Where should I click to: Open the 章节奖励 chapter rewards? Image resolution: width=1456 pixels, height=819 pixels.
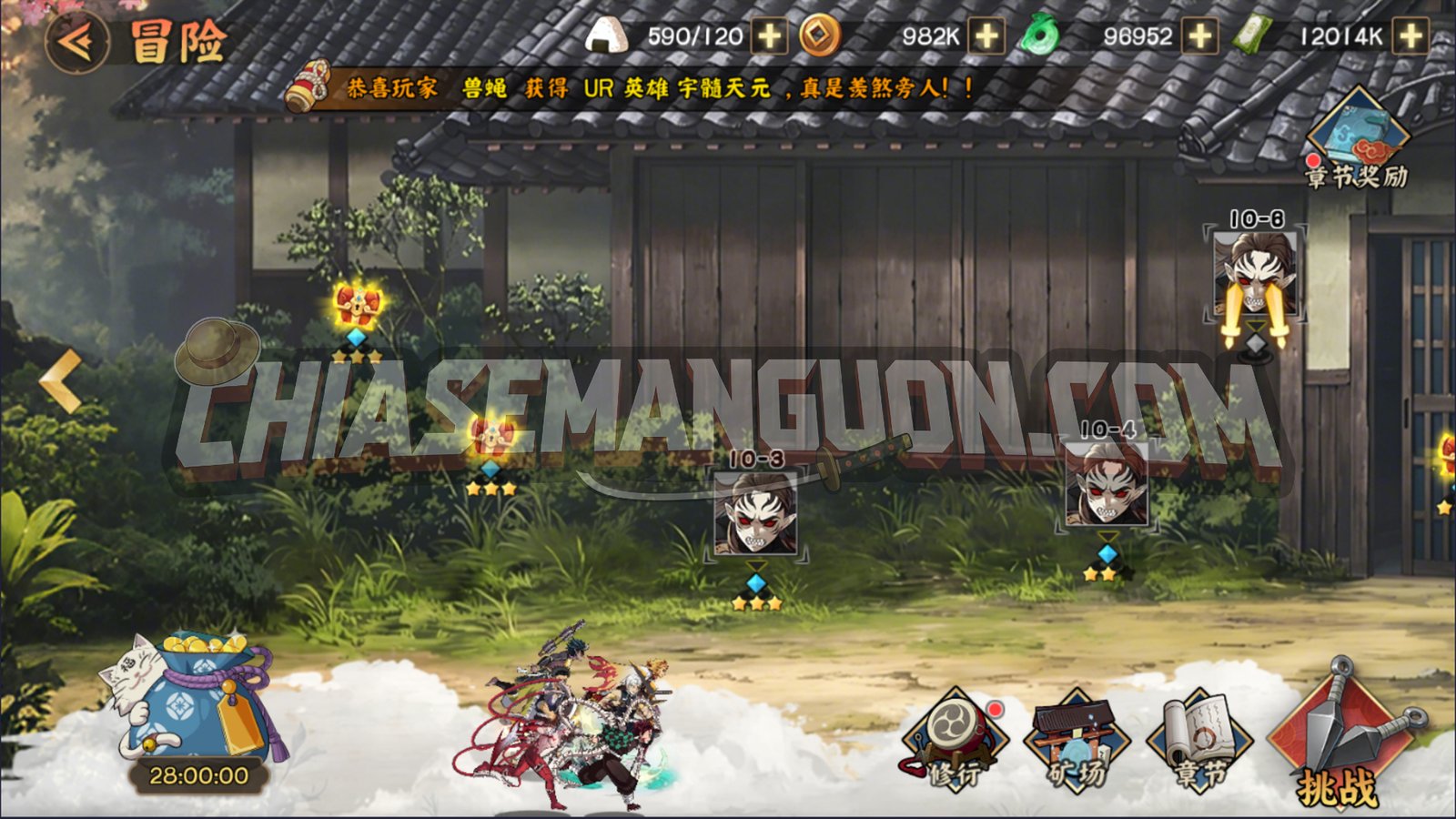click(1356, 138)
